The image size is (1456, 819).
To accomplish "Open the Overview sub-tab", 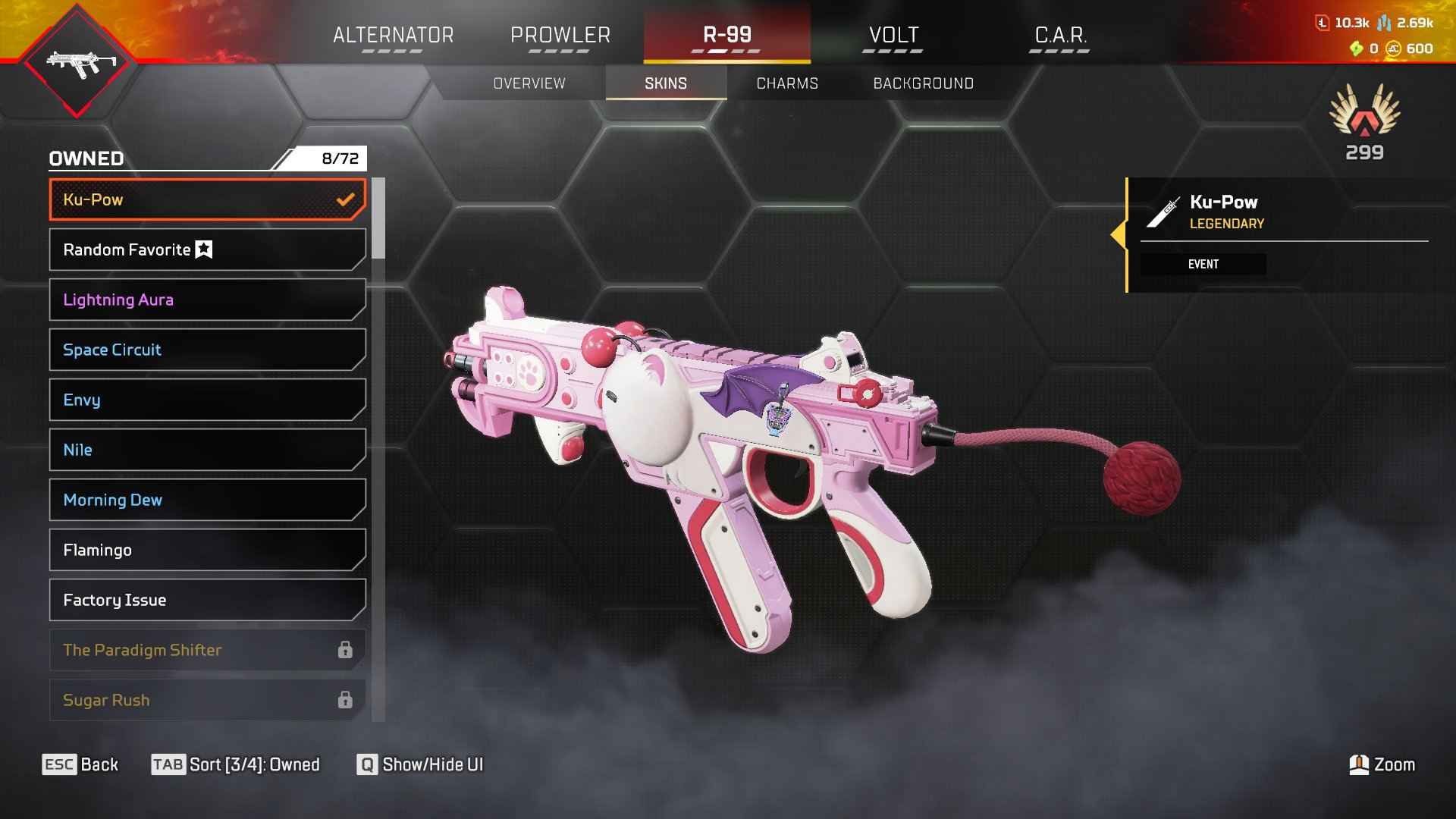I will pyautogui.click(x=529, y=83).
